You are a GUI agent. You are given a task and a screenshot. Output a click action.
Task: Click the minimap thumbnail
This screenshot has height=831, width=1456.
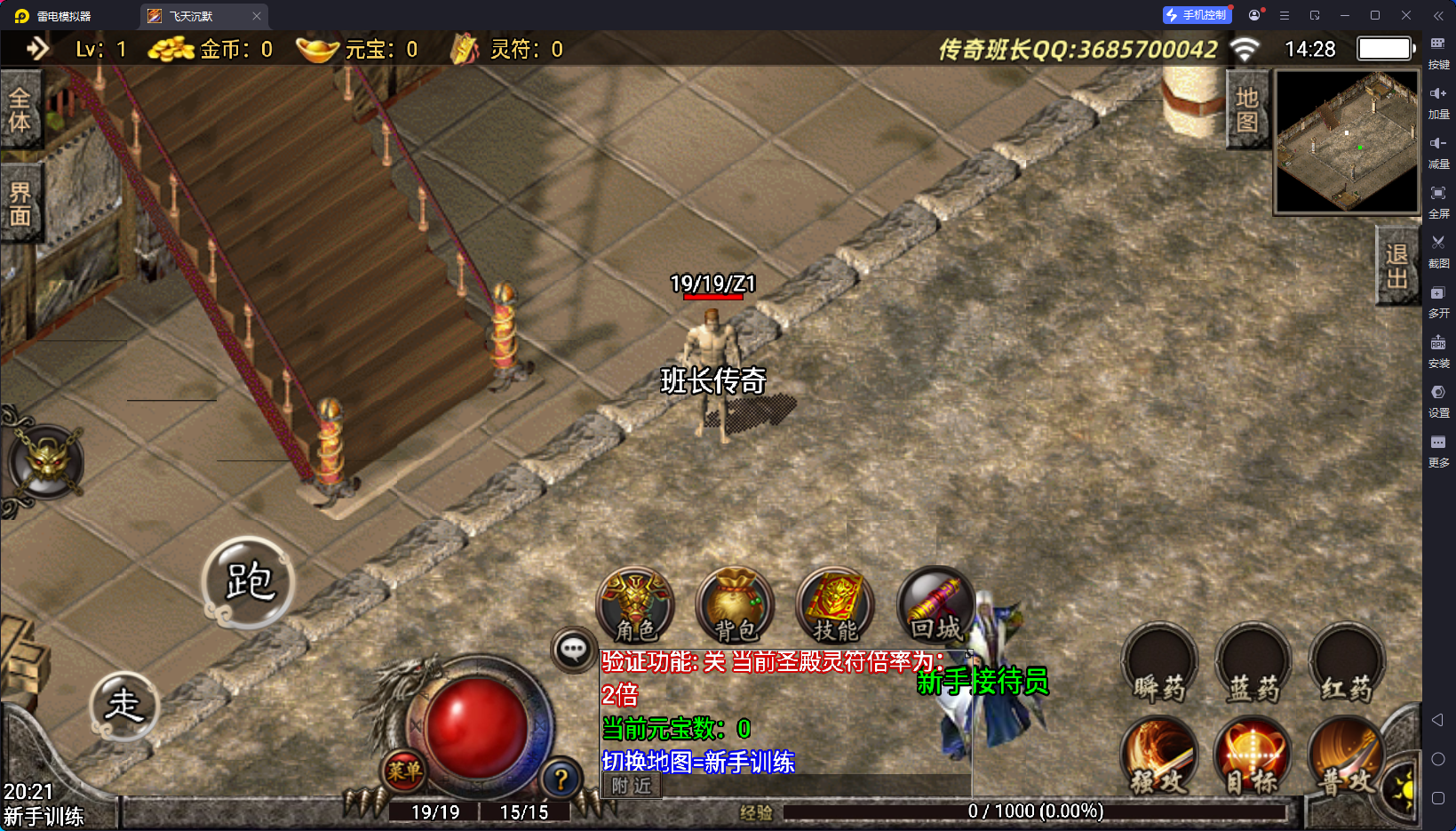coord(1347,142)
